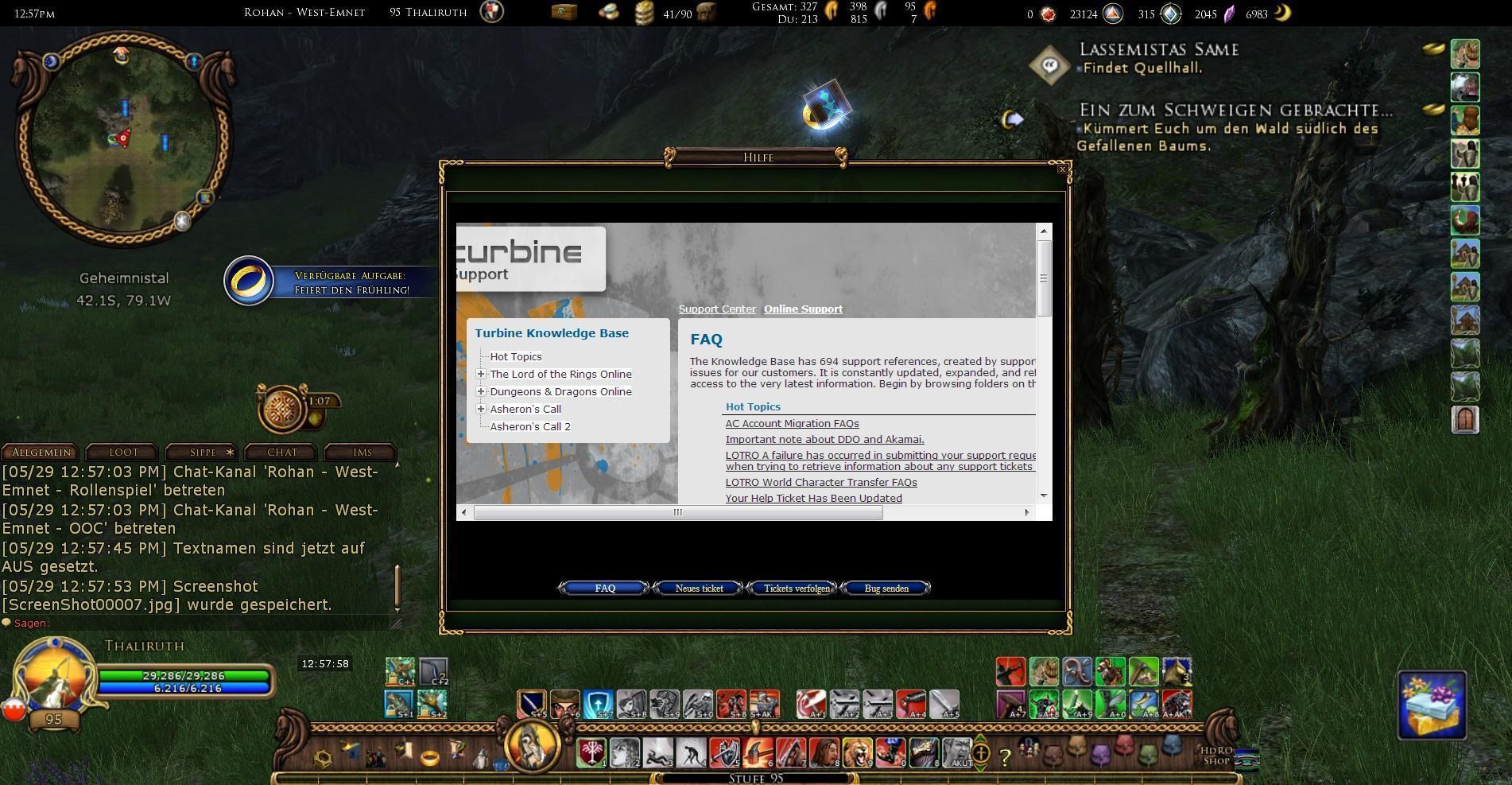1512x785 pixels.
Task: Switch to the IMs chat tab
Action: pyautogui.click(x=360, y=452)
